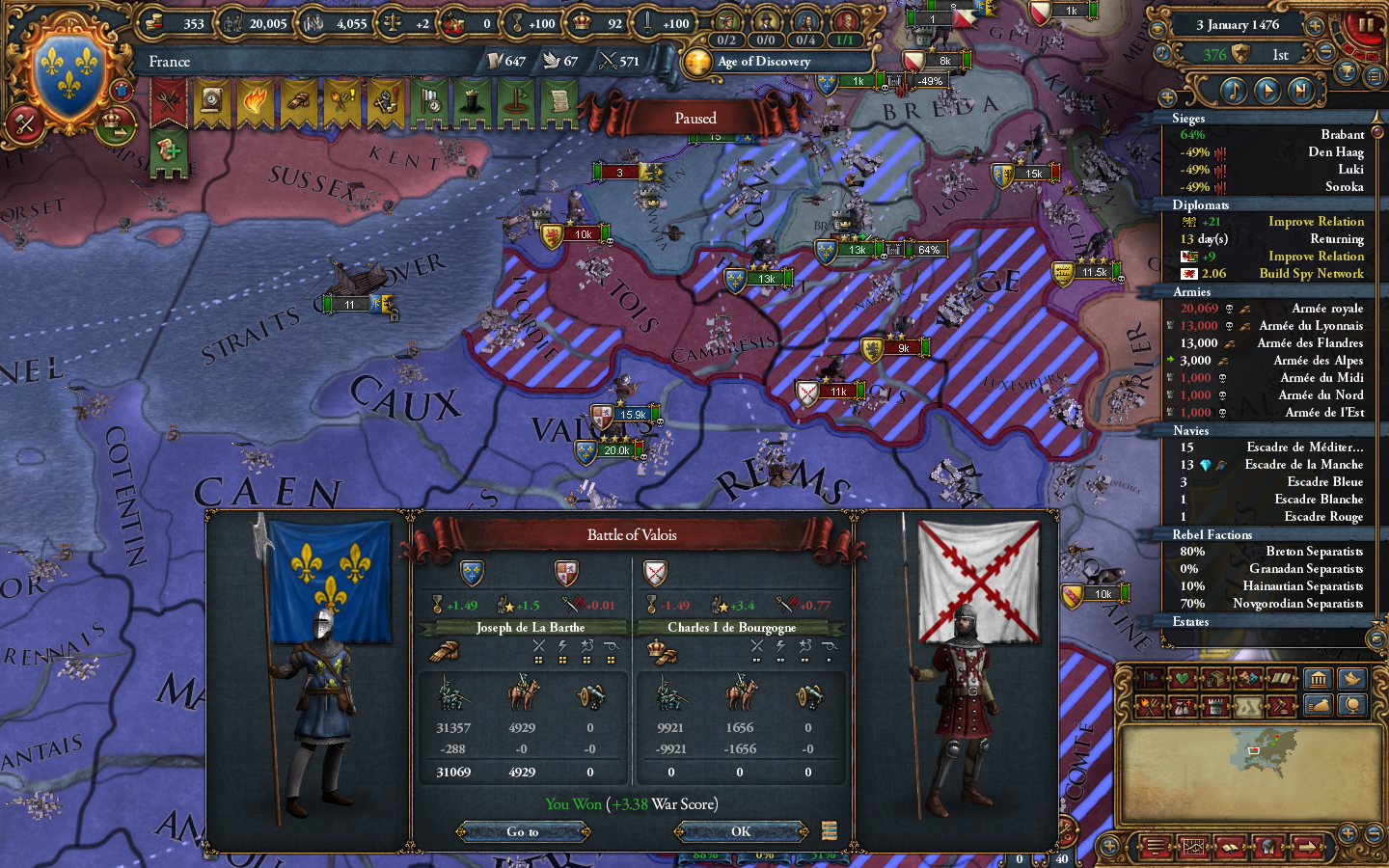Open the Age of Discovery screen
This screenshot has height=868, width=1389.
pyautogui.click(x=764, y=61)
